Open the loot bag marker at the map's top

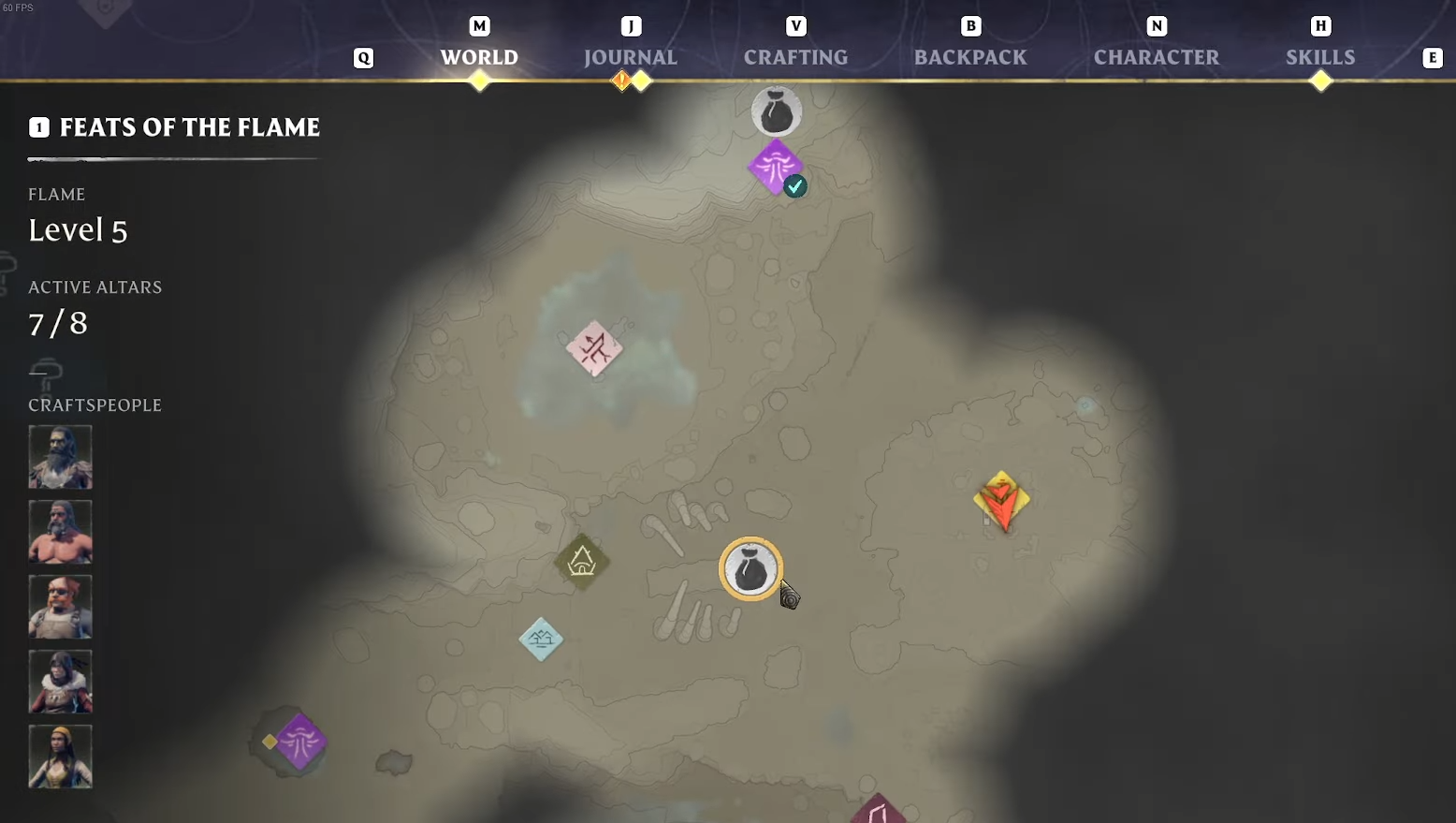777,110
